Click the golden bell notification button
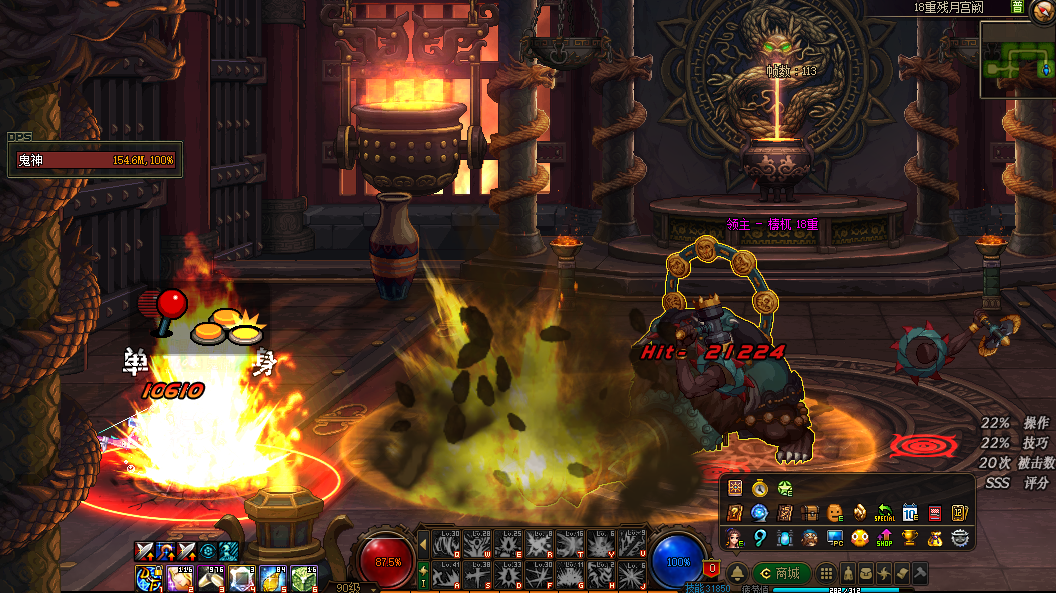Viewport: 1056px width, 593px height. pos(737,573)
